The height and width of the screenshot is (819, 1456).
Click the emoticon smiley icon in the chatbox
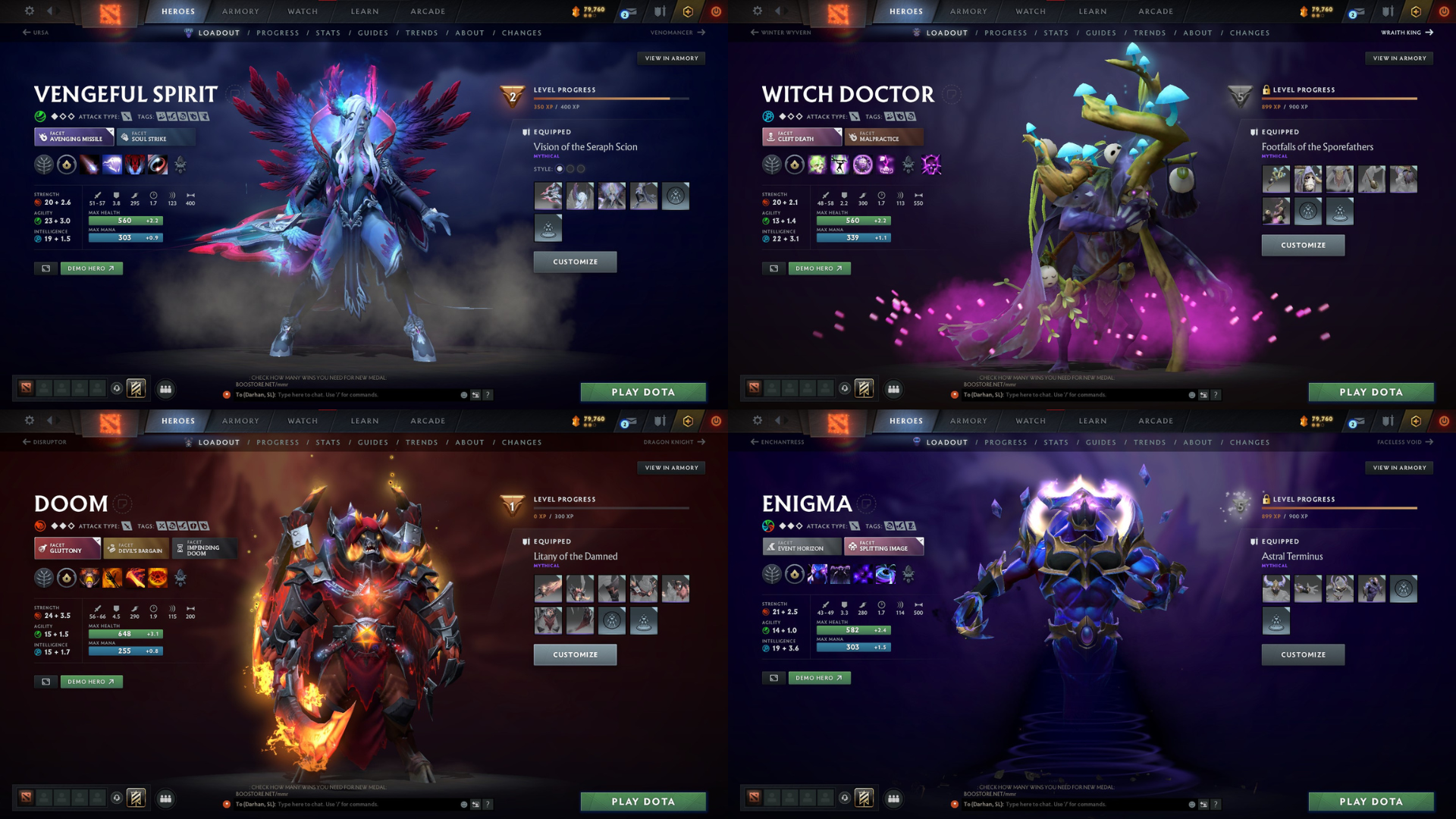[x=463, y=395]
